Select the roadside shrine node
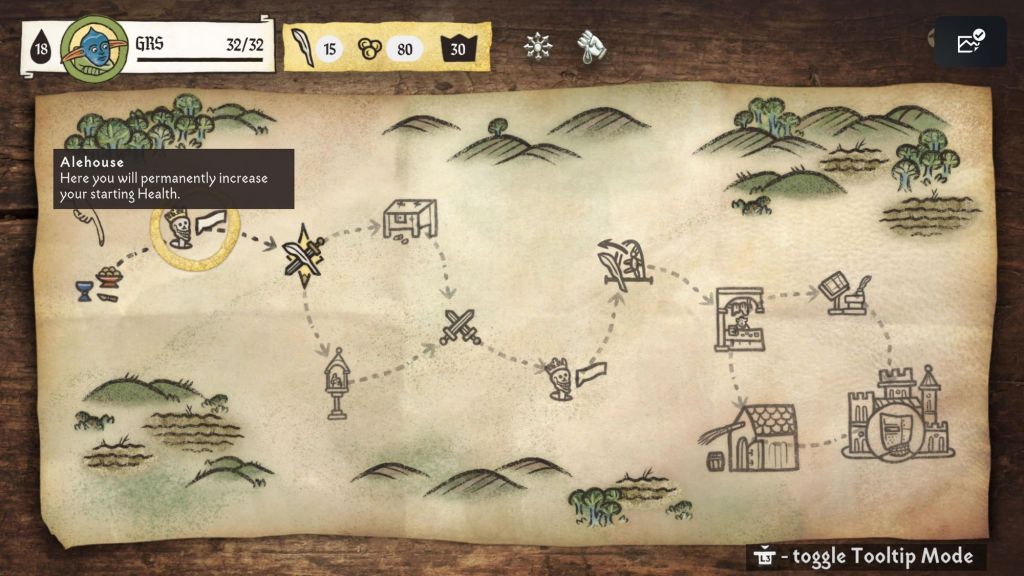Viewport: 1024px width, 576px height. [x=336, y=383]
